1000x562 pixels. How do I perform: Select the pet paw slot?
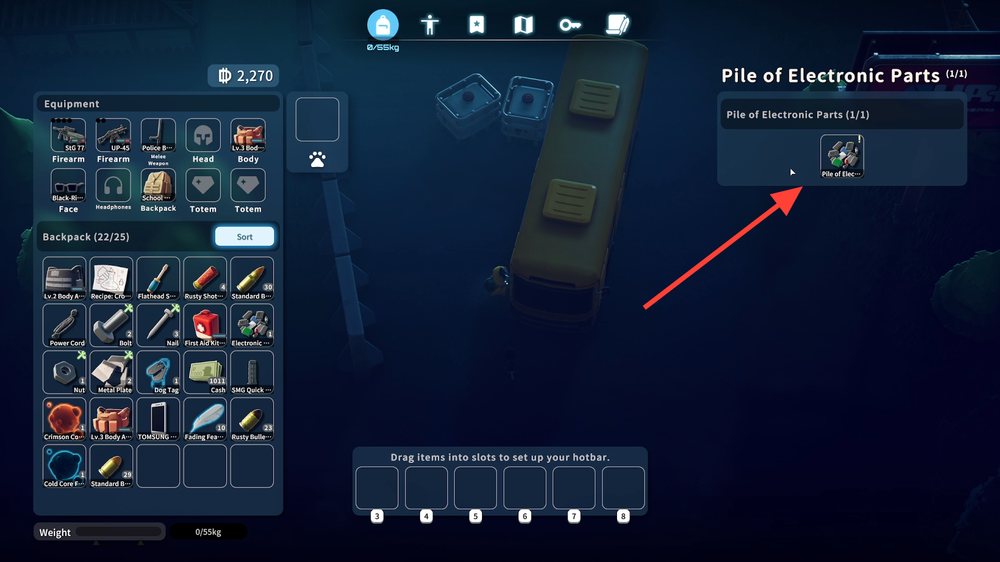(317, 158)
